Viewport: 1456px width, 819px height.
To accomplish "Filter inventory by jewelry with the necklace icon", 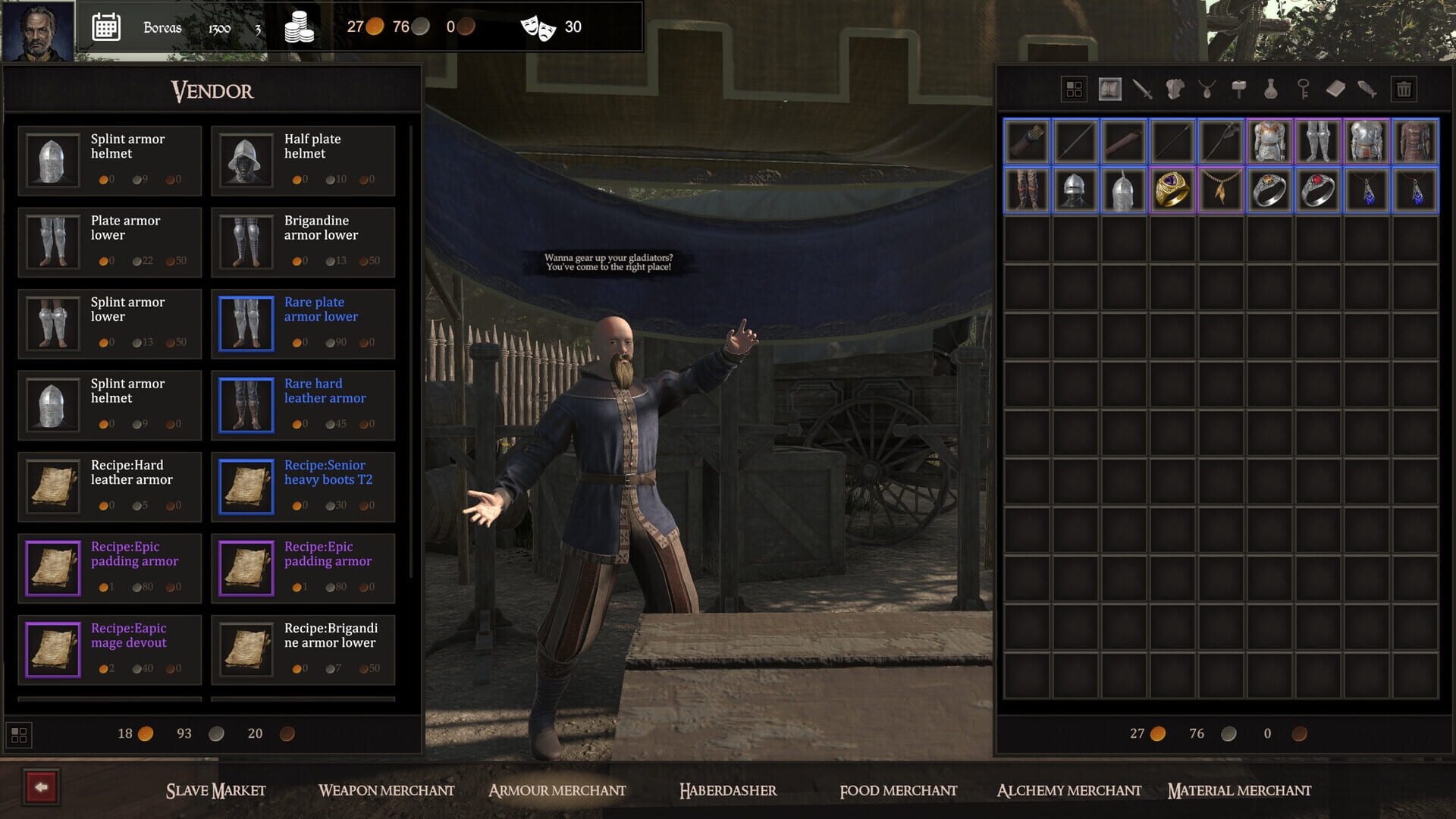I will [1206, 89].
